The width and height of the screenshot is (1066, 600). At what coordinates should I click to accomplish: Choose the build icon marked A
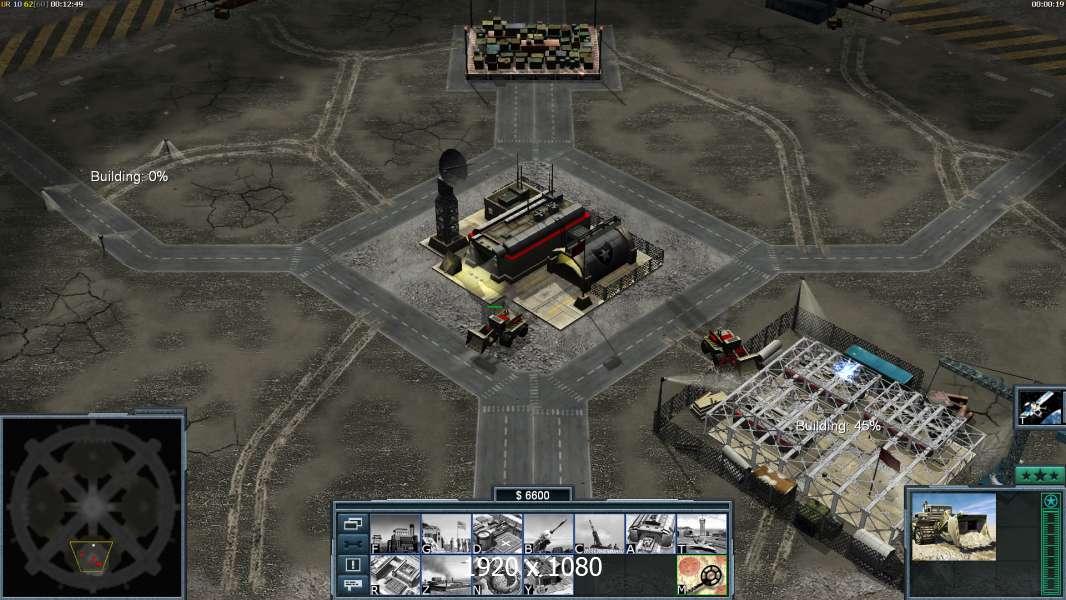point(650,534)
